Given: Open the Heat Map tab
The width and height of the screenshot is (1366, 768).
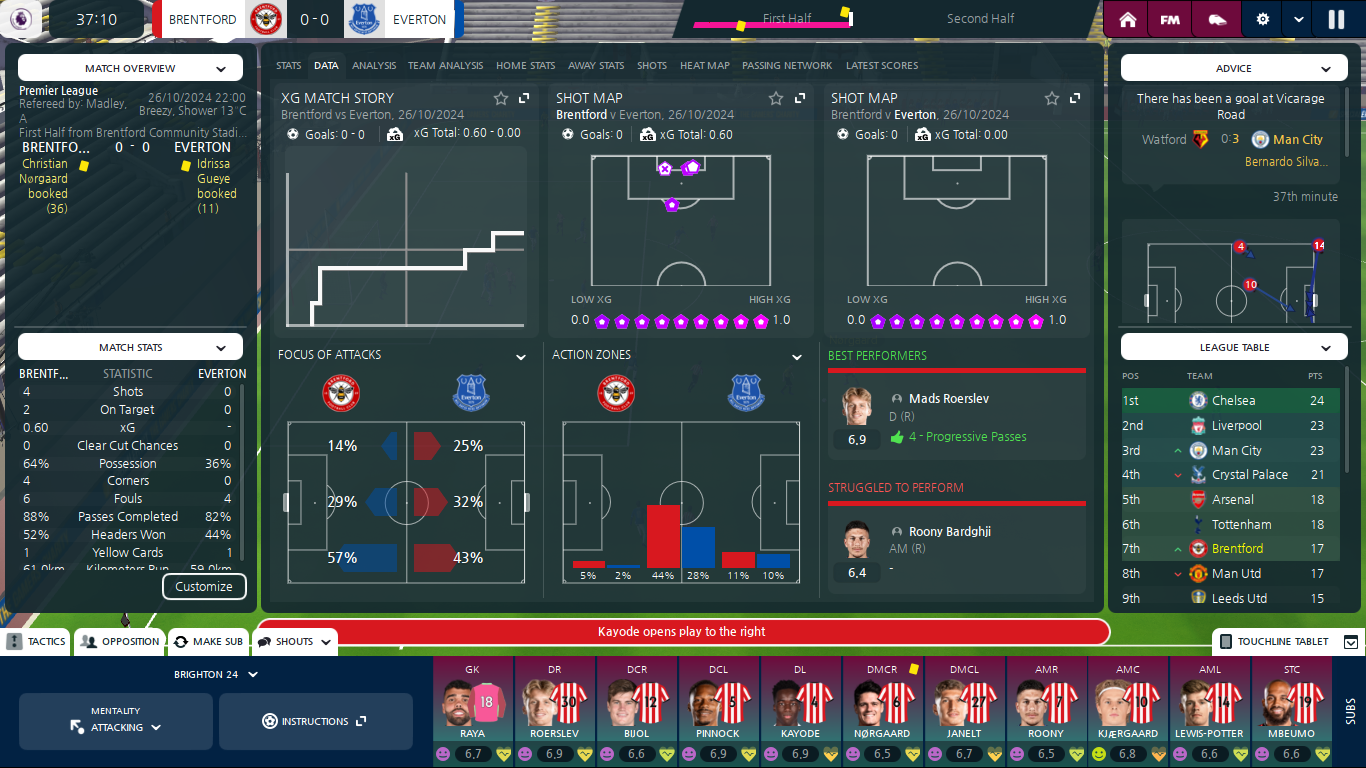Looking at the screenshot, I should point(705,66).
